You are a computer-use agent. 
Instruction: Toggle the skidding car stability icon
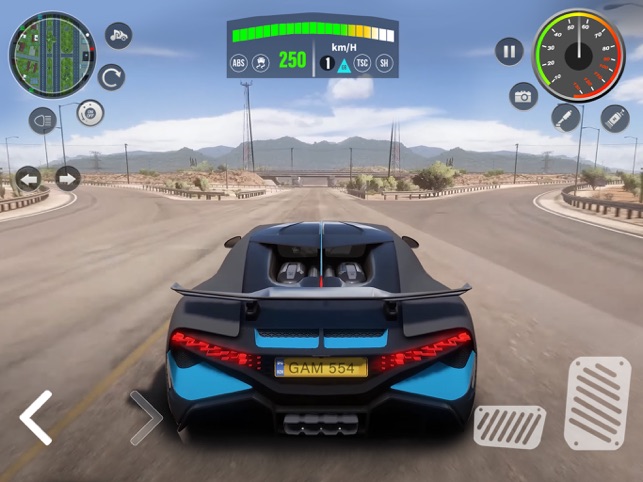point(261,62)
